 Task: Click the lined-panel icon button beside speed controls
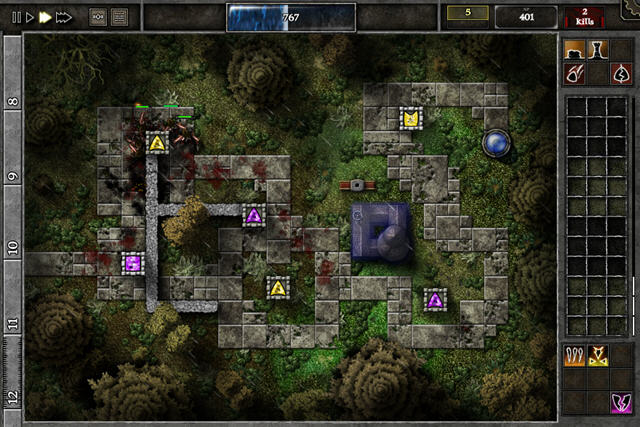[x=120, y=17]
